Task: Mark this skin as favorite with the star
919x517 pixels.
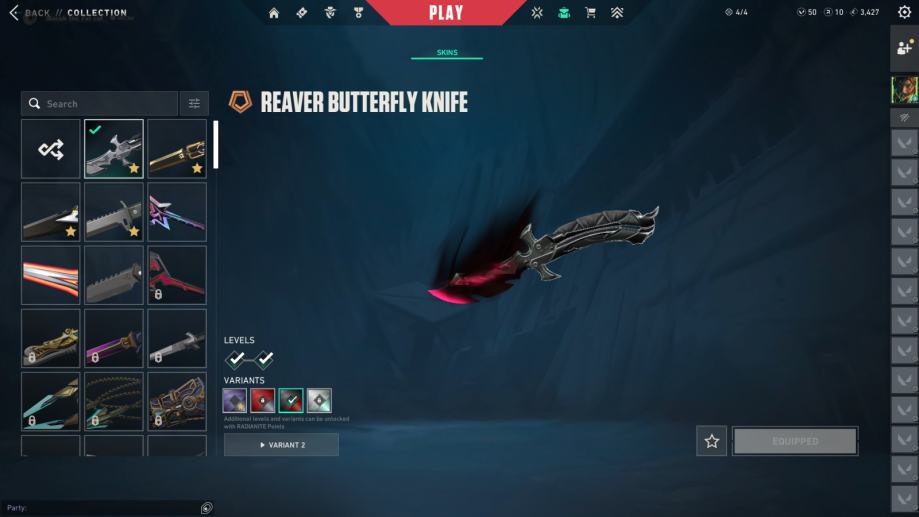Action: (711, 441)
